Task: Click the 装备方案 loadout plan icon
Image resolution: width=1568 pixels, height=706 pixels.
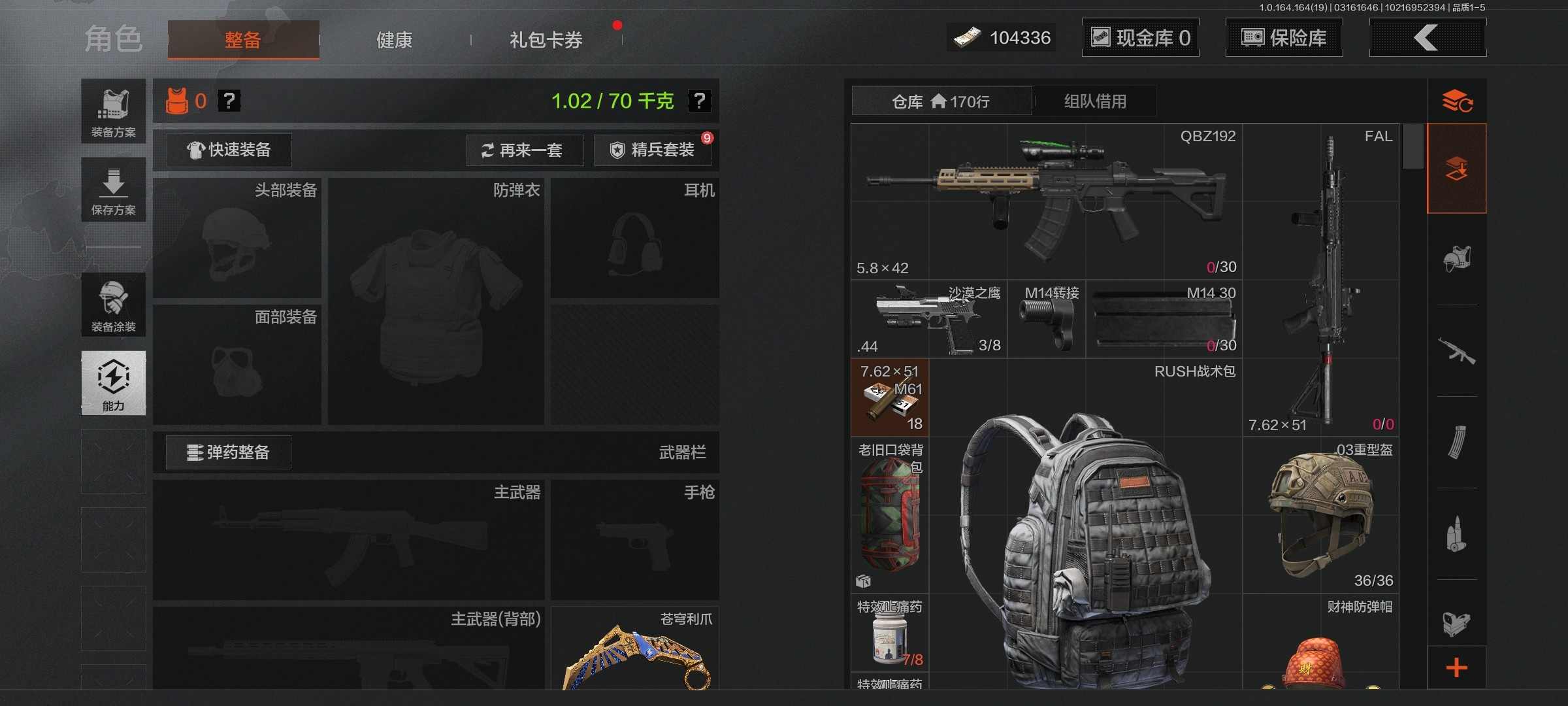Action: coord(113,108)
